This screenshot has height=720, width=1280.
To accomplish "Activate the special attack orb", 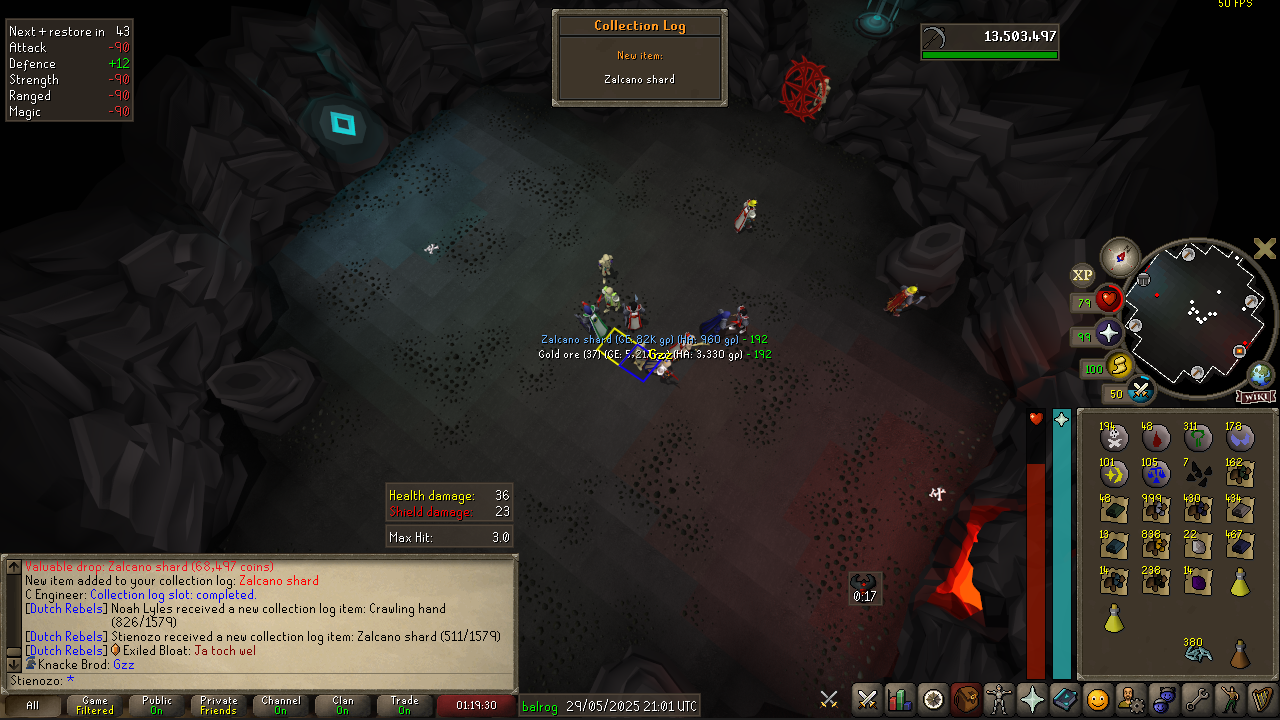I will pyautogui.click(x=1141, y=391).
